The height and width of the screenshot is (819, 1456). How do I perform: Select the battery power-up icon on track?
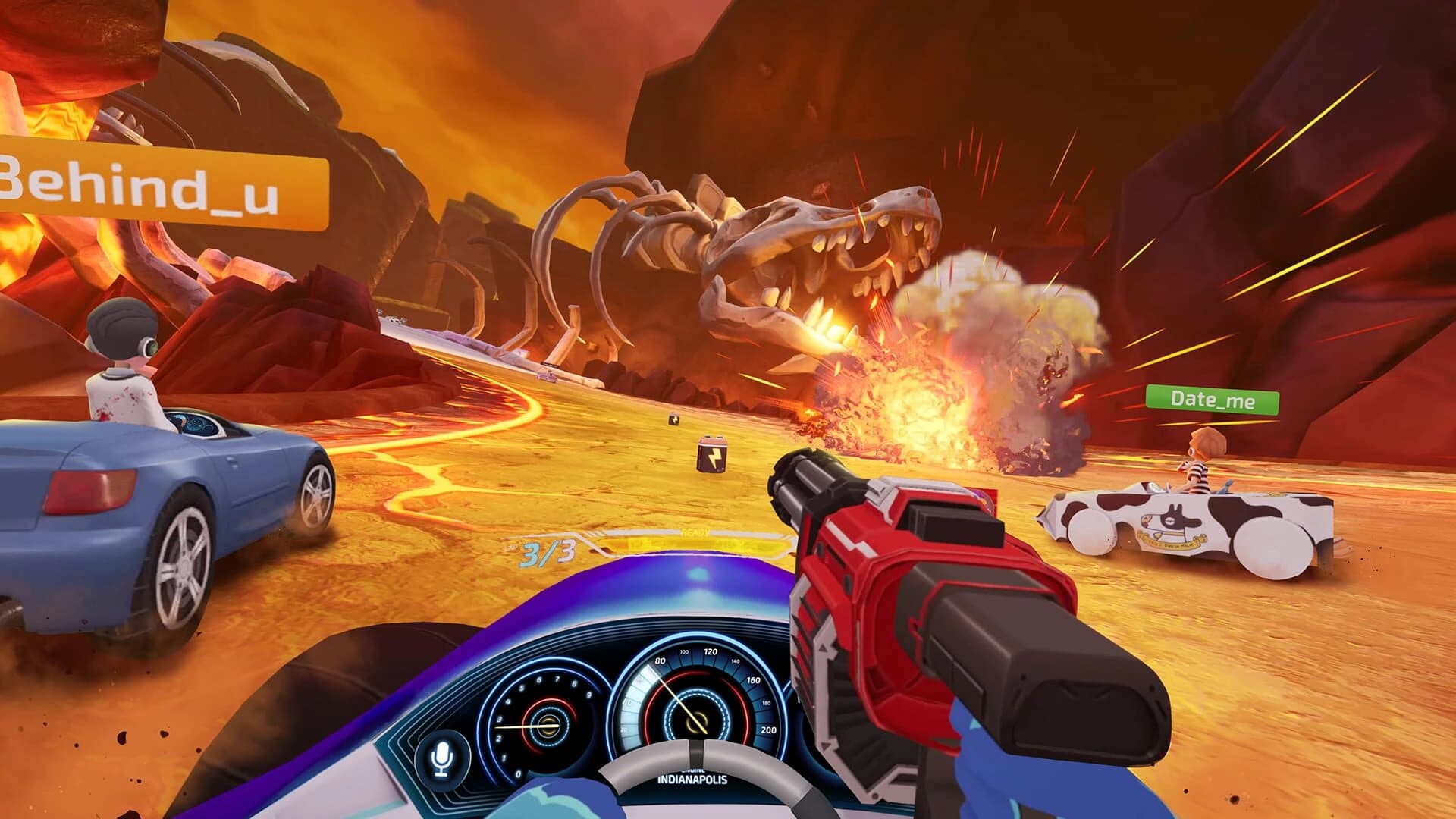point(711,456)
